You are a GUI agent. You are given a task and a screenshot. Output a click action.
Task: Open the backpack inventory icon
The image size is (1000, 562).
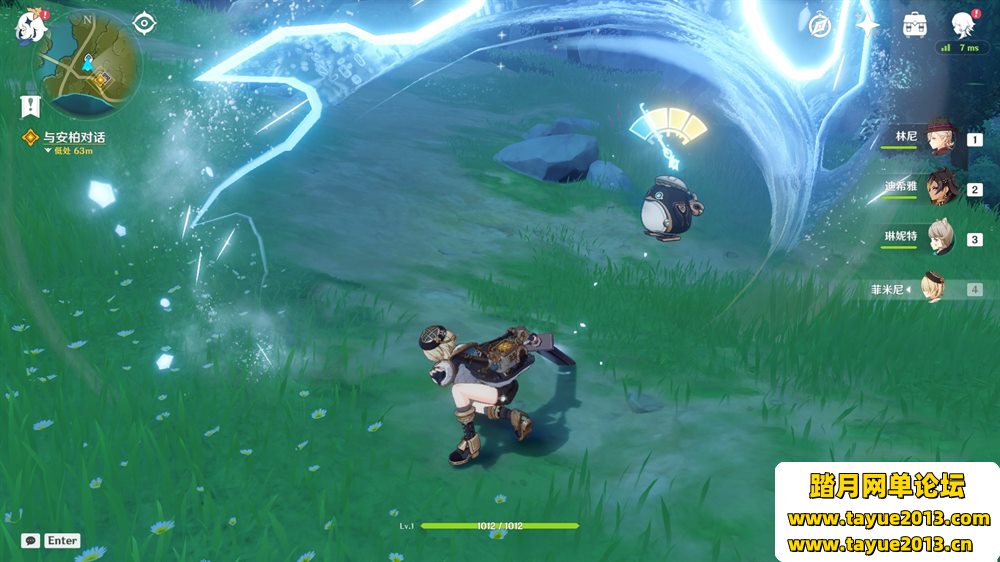tap(914, 25)
